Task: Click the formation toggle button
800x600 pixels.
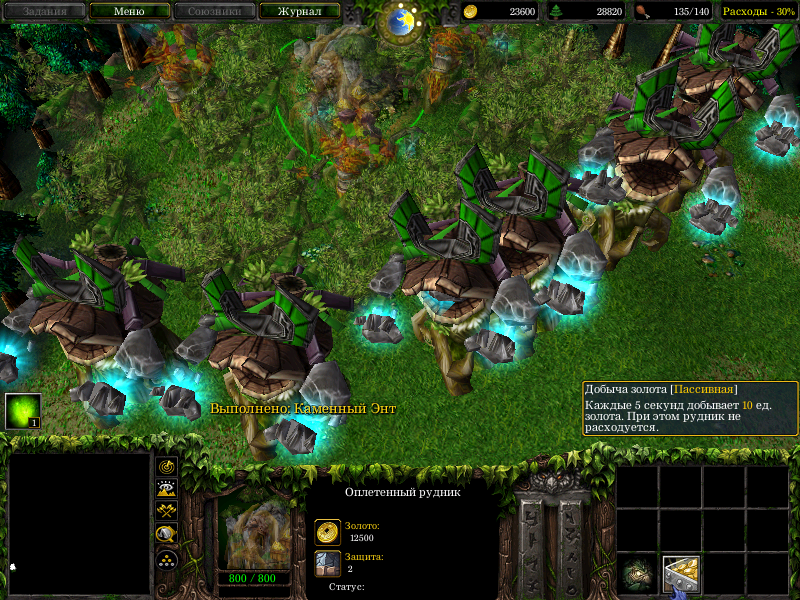Action: pos(167,558)
